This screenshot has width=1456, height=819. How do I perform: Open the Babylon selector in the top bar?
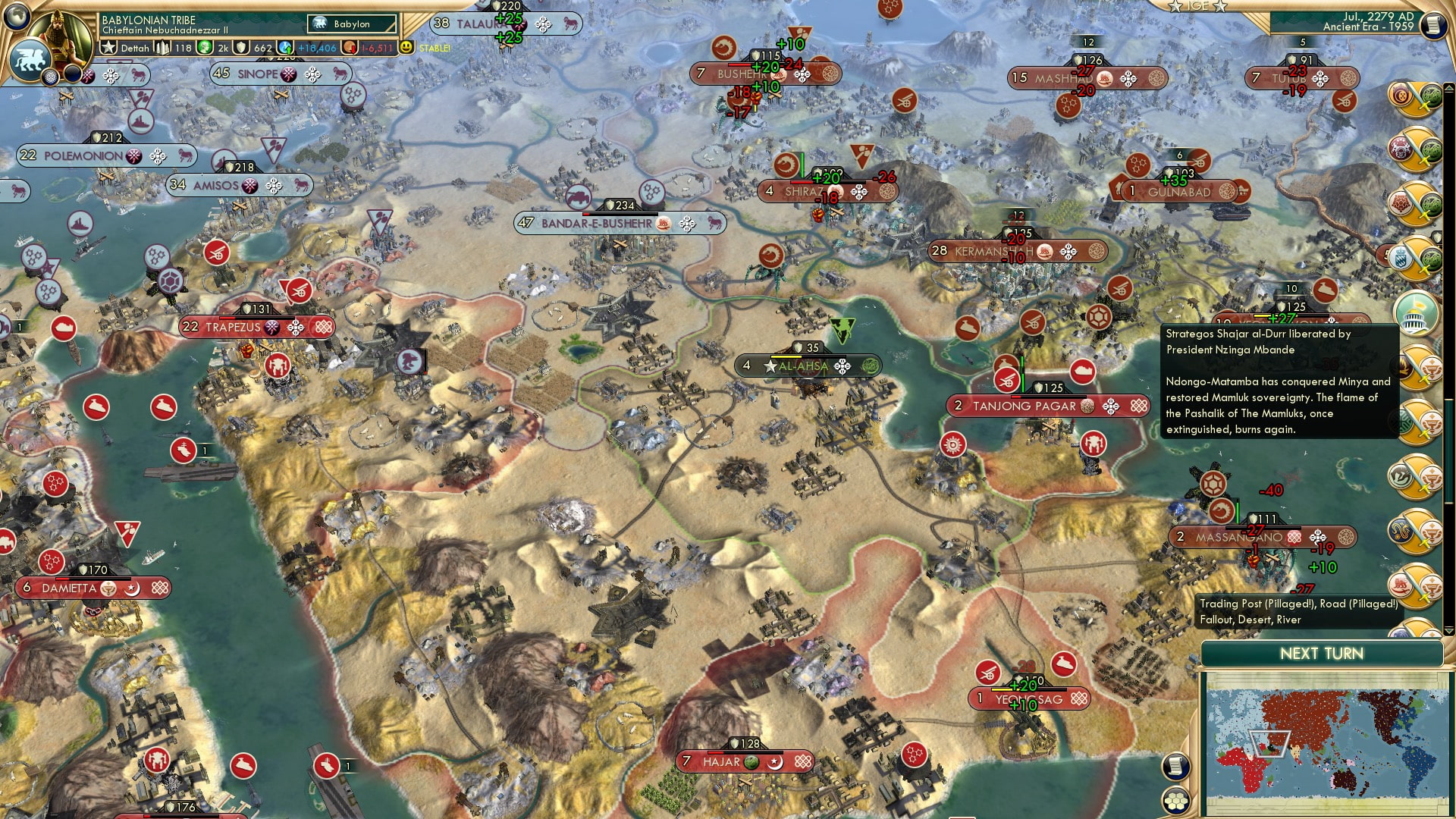coord(350,24)
